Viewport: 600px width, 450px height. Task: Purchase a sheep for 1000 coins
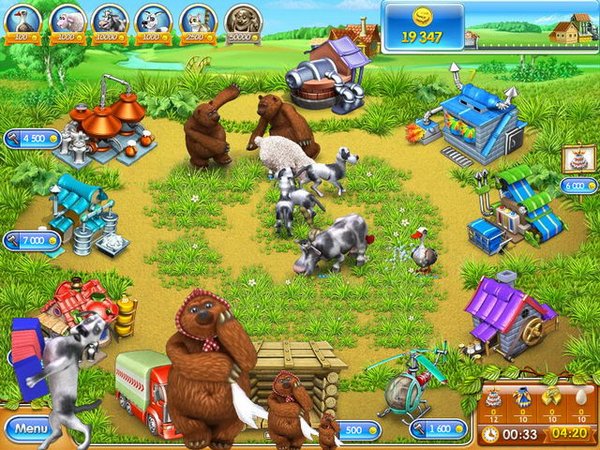[x=66, y=19]
